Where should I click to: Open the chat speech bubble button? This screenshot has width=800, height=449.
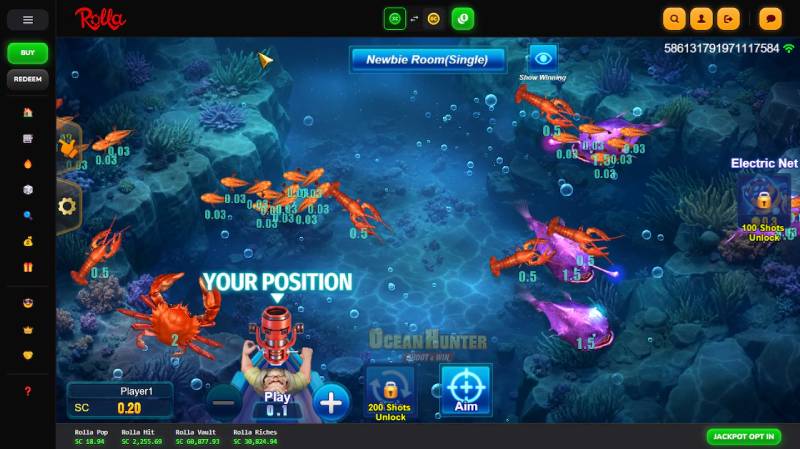[770, 18]
